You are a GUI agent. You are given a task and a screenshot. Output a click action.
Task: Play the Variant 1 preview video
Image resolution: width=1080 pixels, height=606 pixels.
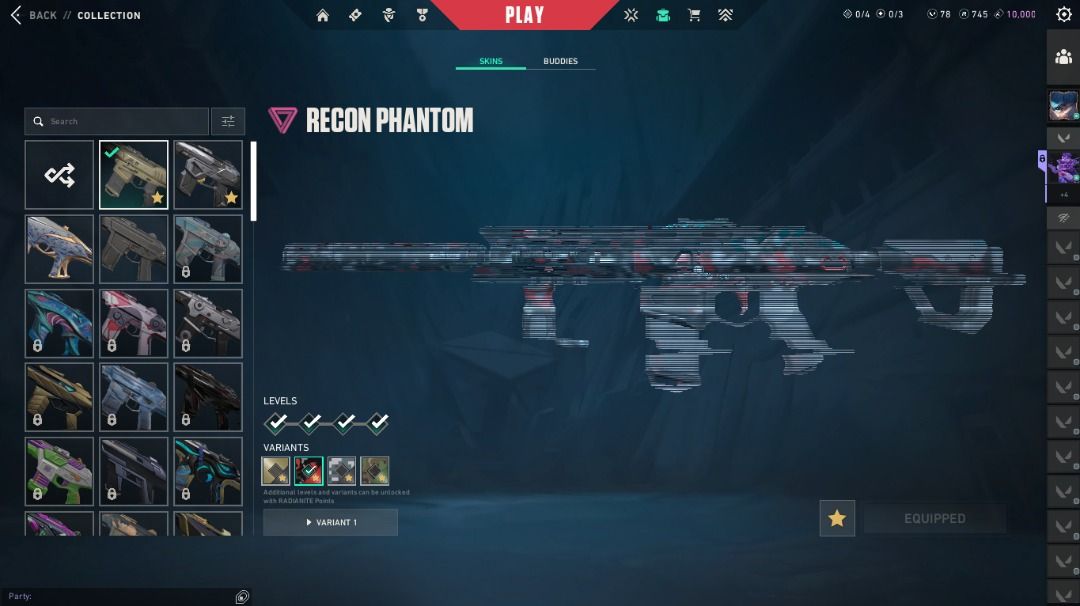point(330,522)
